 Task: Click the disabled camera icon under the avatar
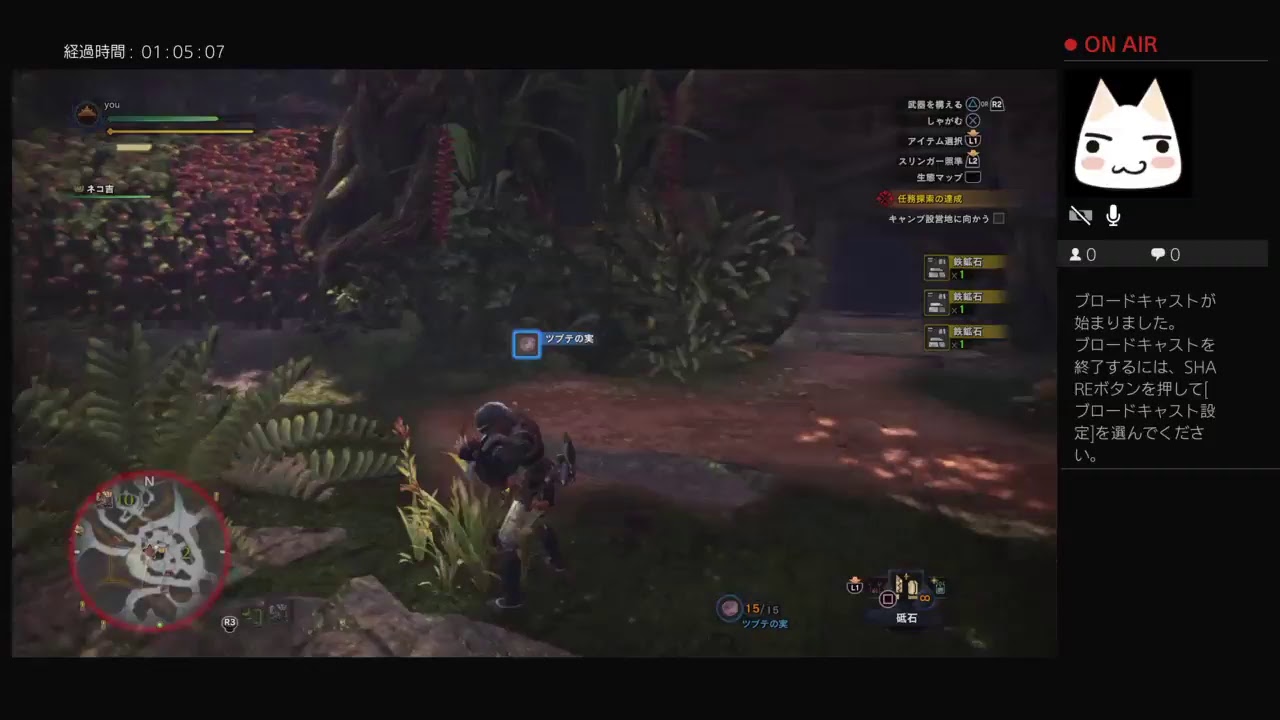[x=1080, y=214]
